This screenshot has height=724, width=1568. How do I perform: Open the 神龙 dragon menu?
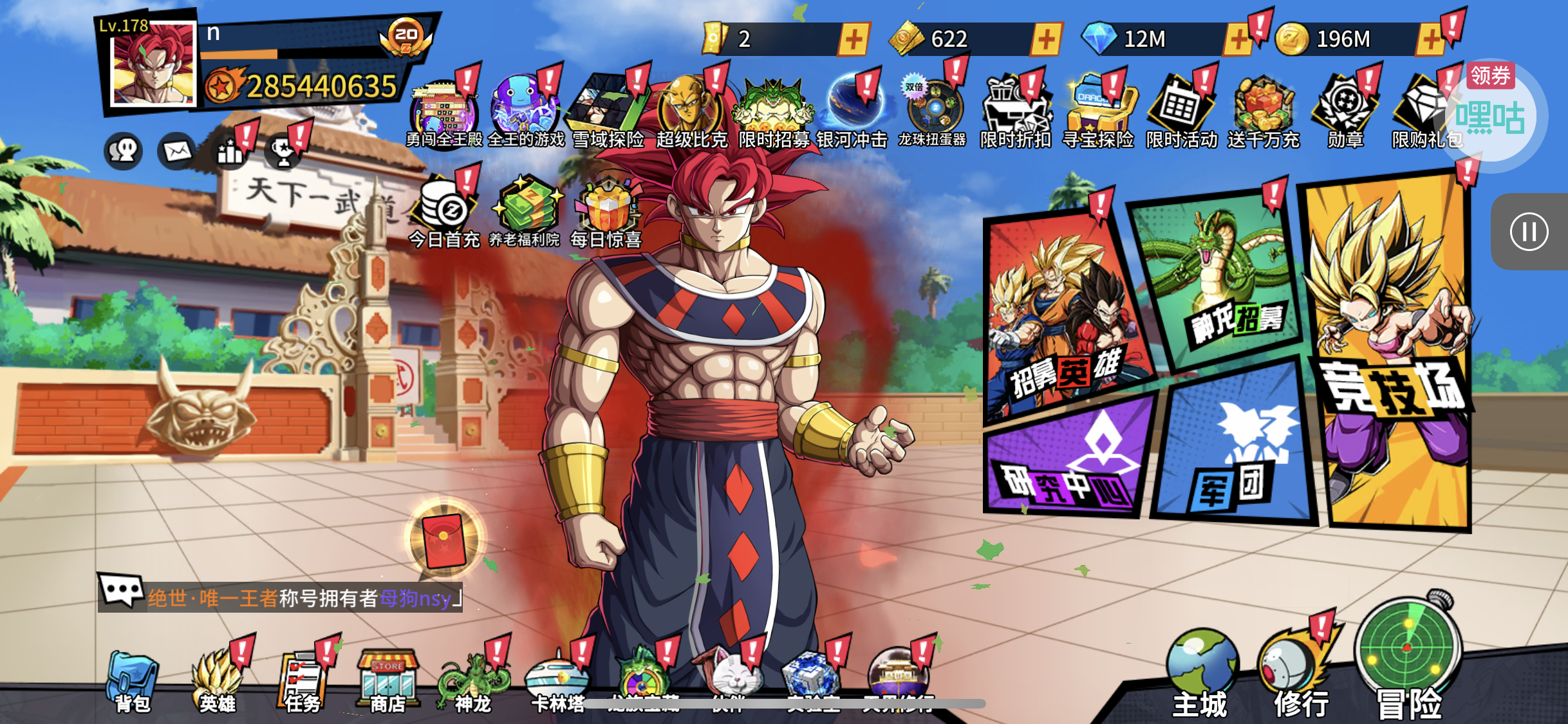point(473,683)
